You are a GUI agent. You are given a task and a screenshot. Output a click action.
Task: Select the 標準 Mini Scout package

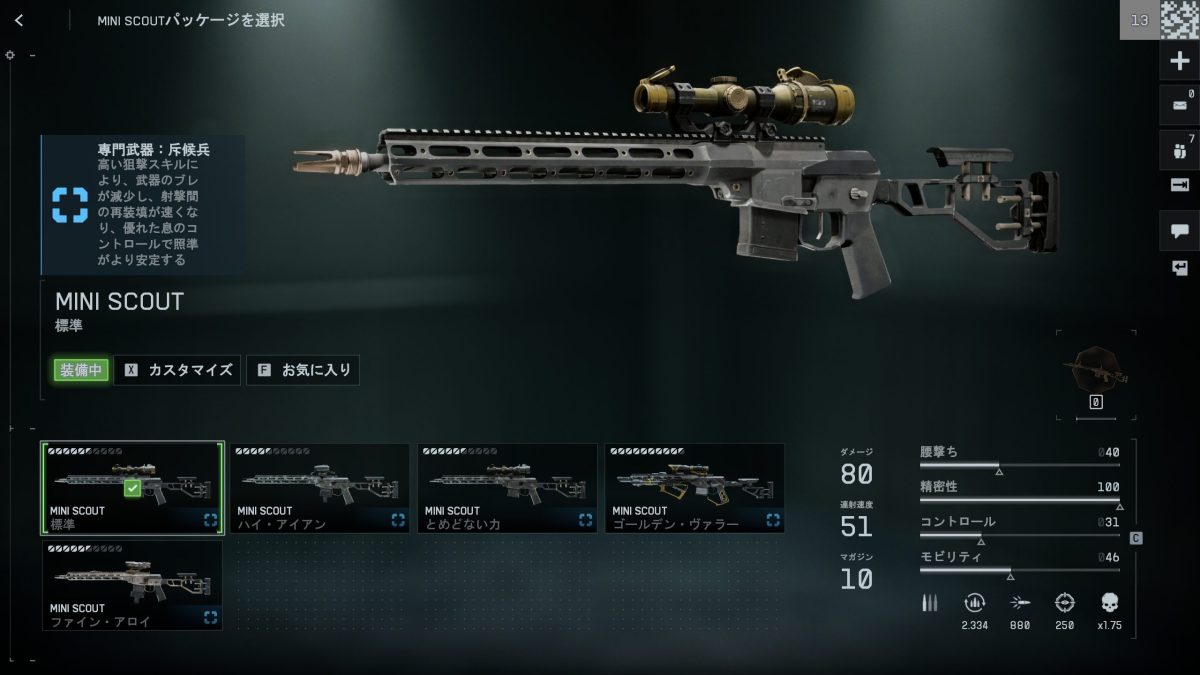[x=132, y=488]
